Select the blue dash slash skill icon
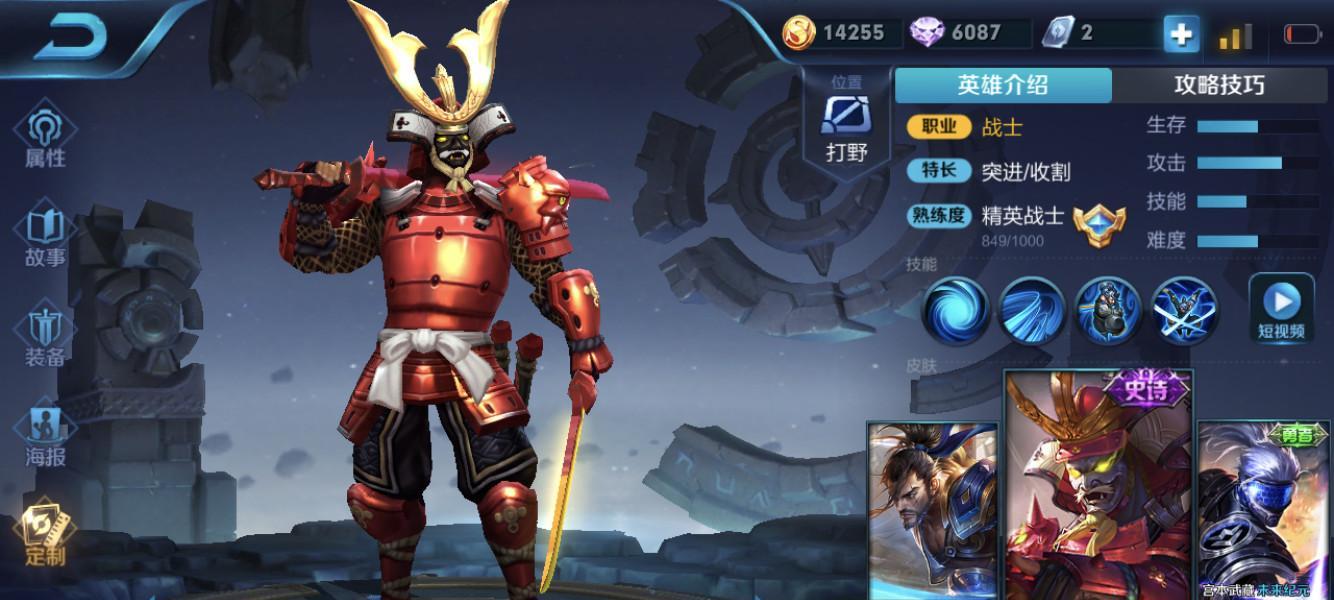This screenshot has width=1334, height=600. (x=1032, y=310)
